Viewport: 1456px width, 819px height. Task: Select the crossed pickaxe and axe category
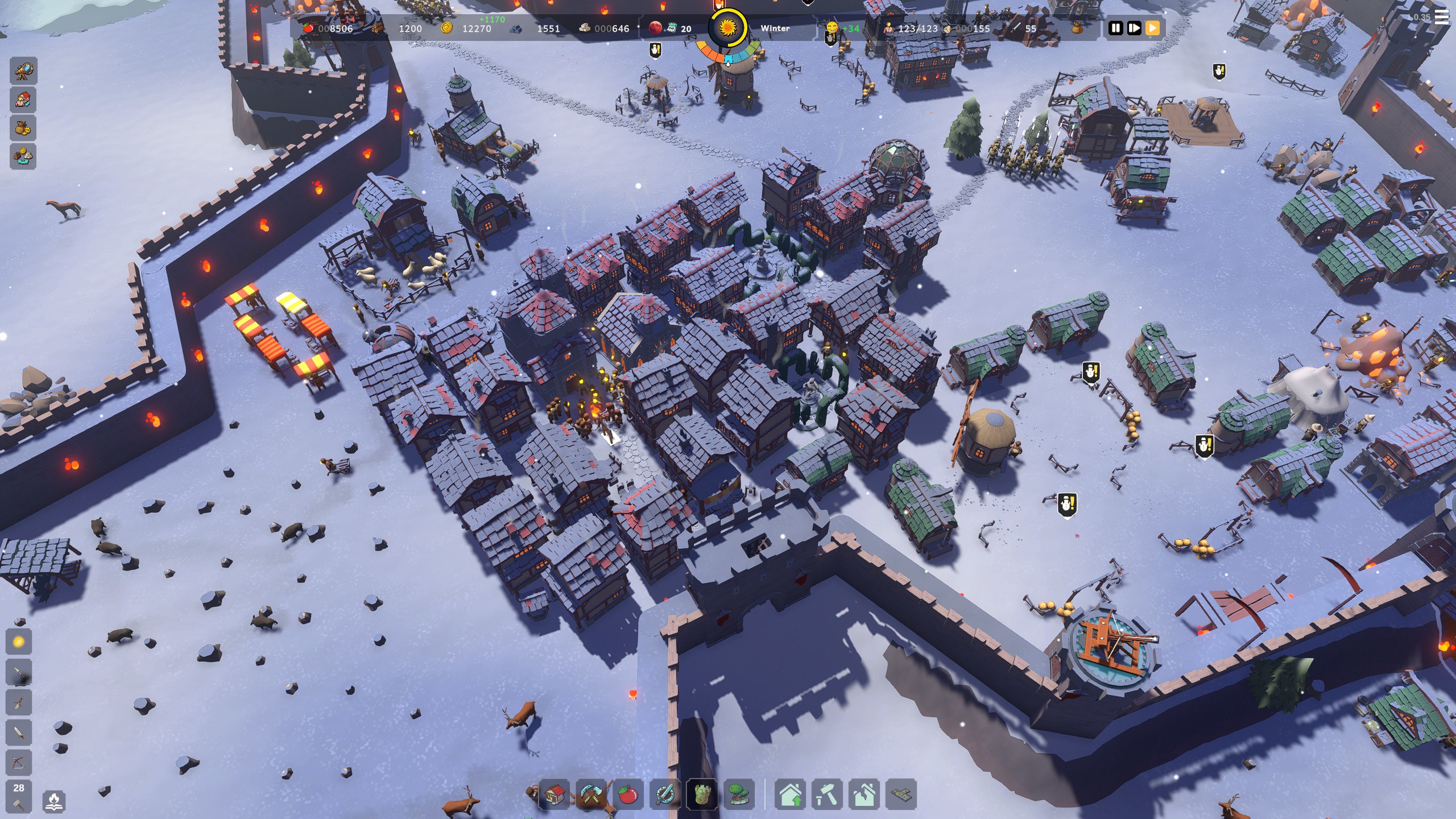tap(591, 794)
